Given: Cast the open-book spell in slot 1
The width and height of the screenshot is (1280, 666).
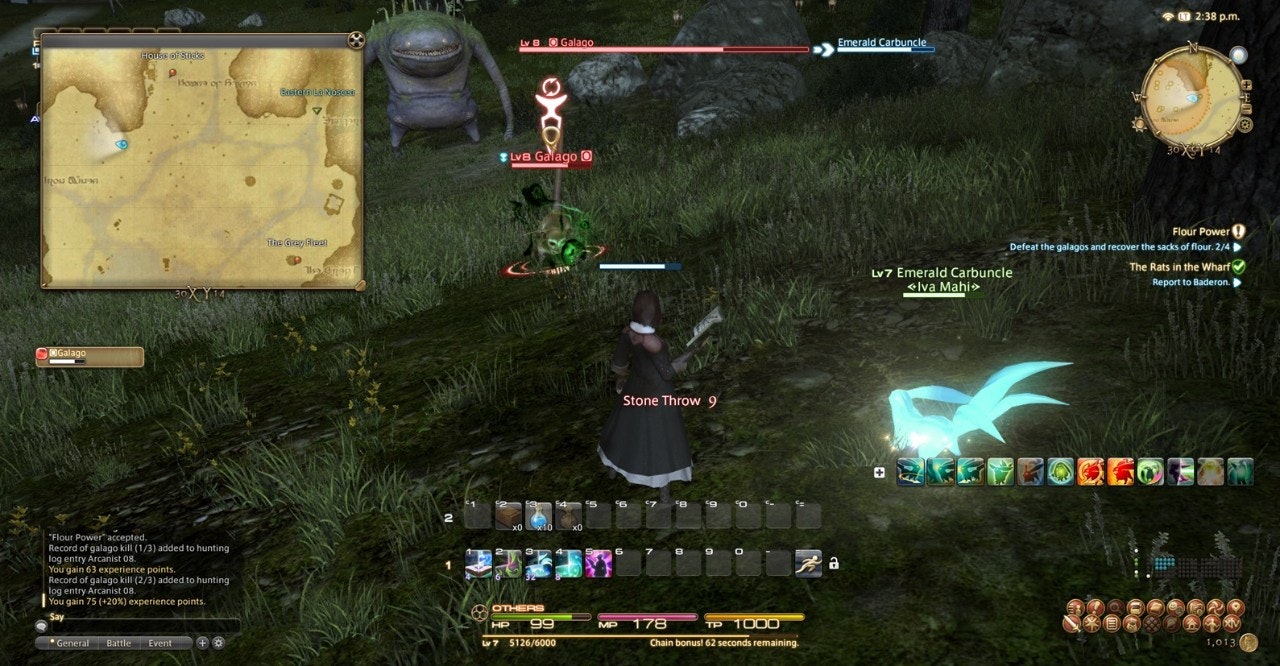Looking at the screenshot, I should tap(479, 563).
